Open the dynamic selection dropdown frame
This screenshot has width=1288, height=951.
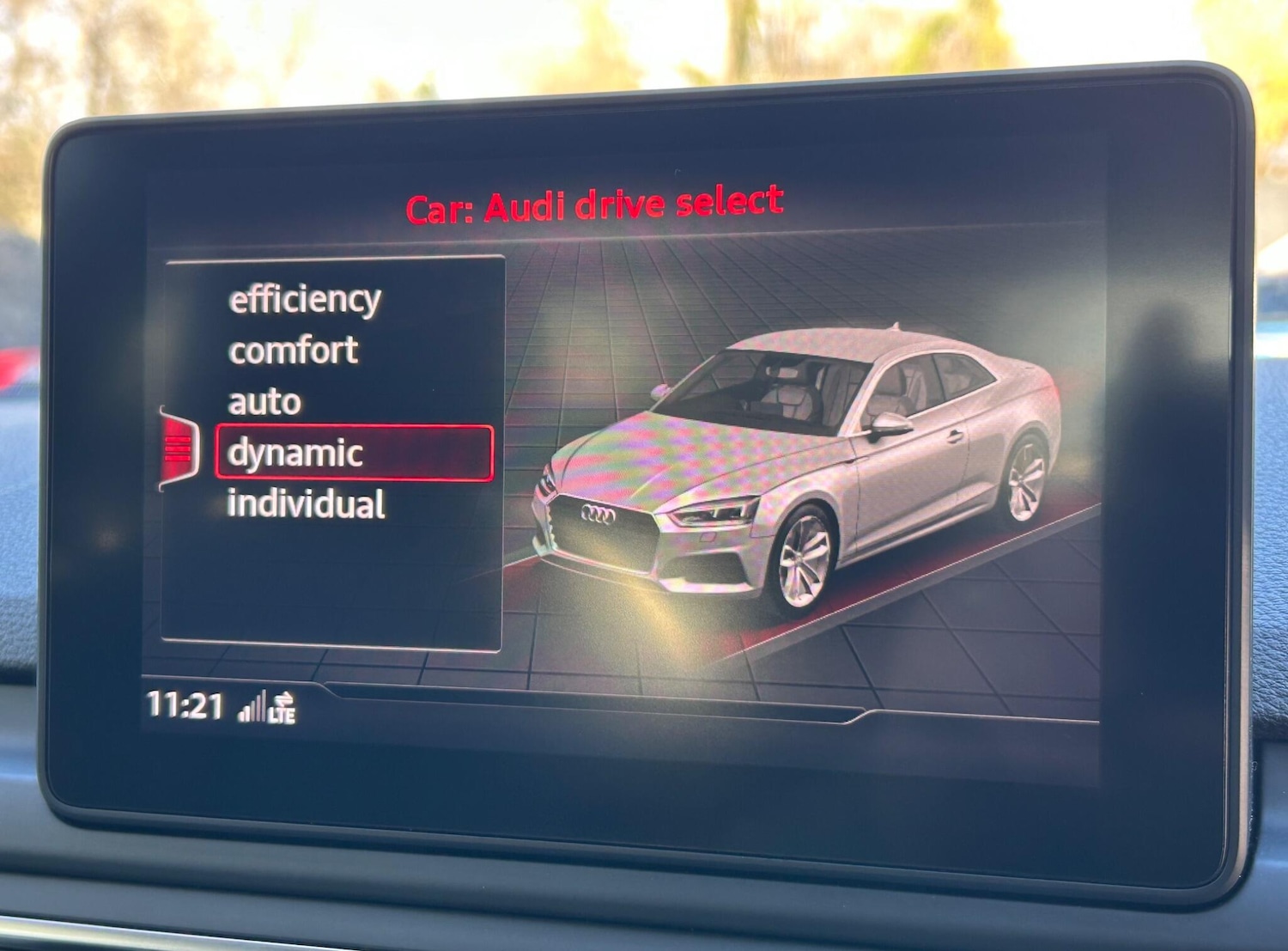coord(355,450)
